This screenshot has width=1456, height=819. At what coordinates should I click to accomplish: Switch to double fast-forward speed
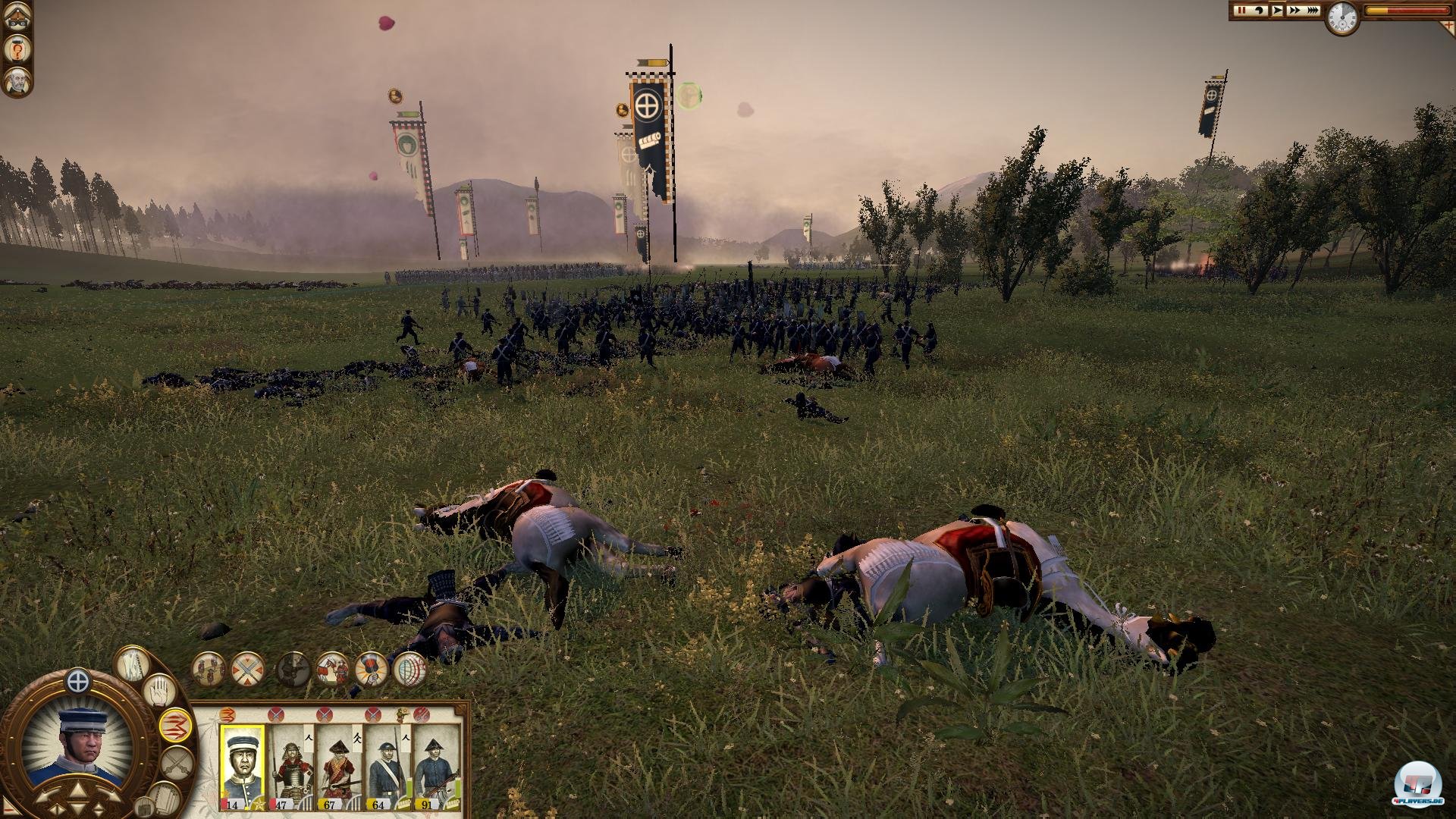(x=1294, y=11)
